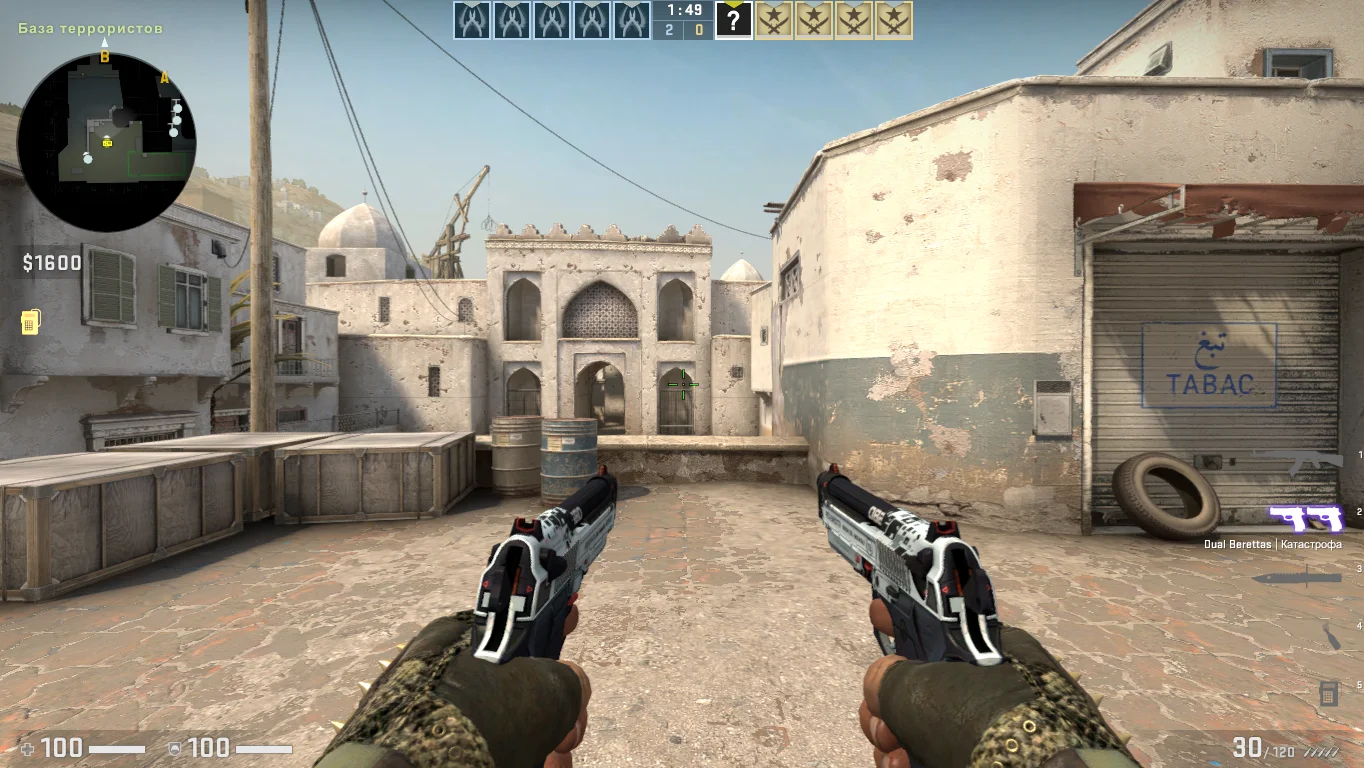Click bomb site A marker on radar
Image resolution: width=1364 pixels, height=768 pixels.
[165, 78]
